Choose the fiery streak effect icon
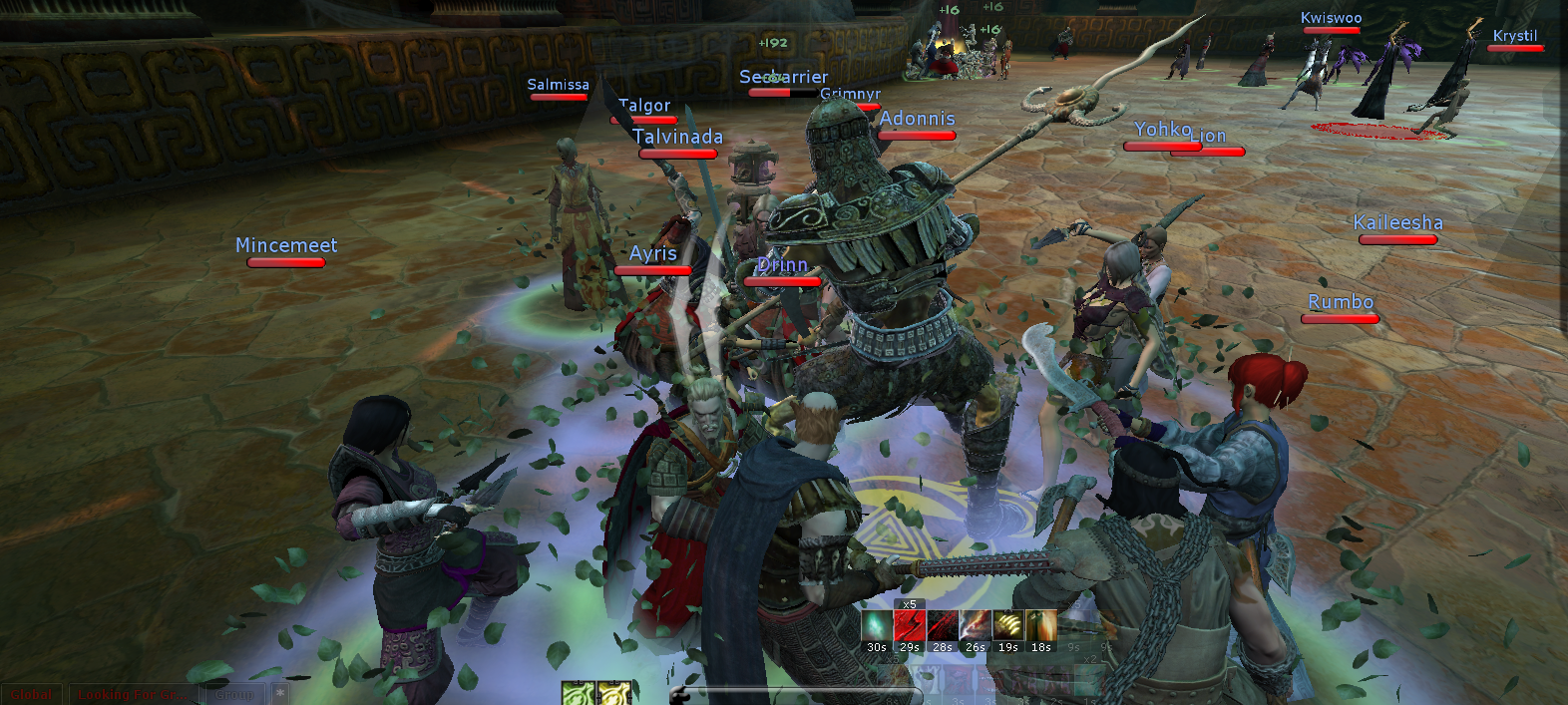1568x705 pixels. pyautogui.click(x=975, y=626)
